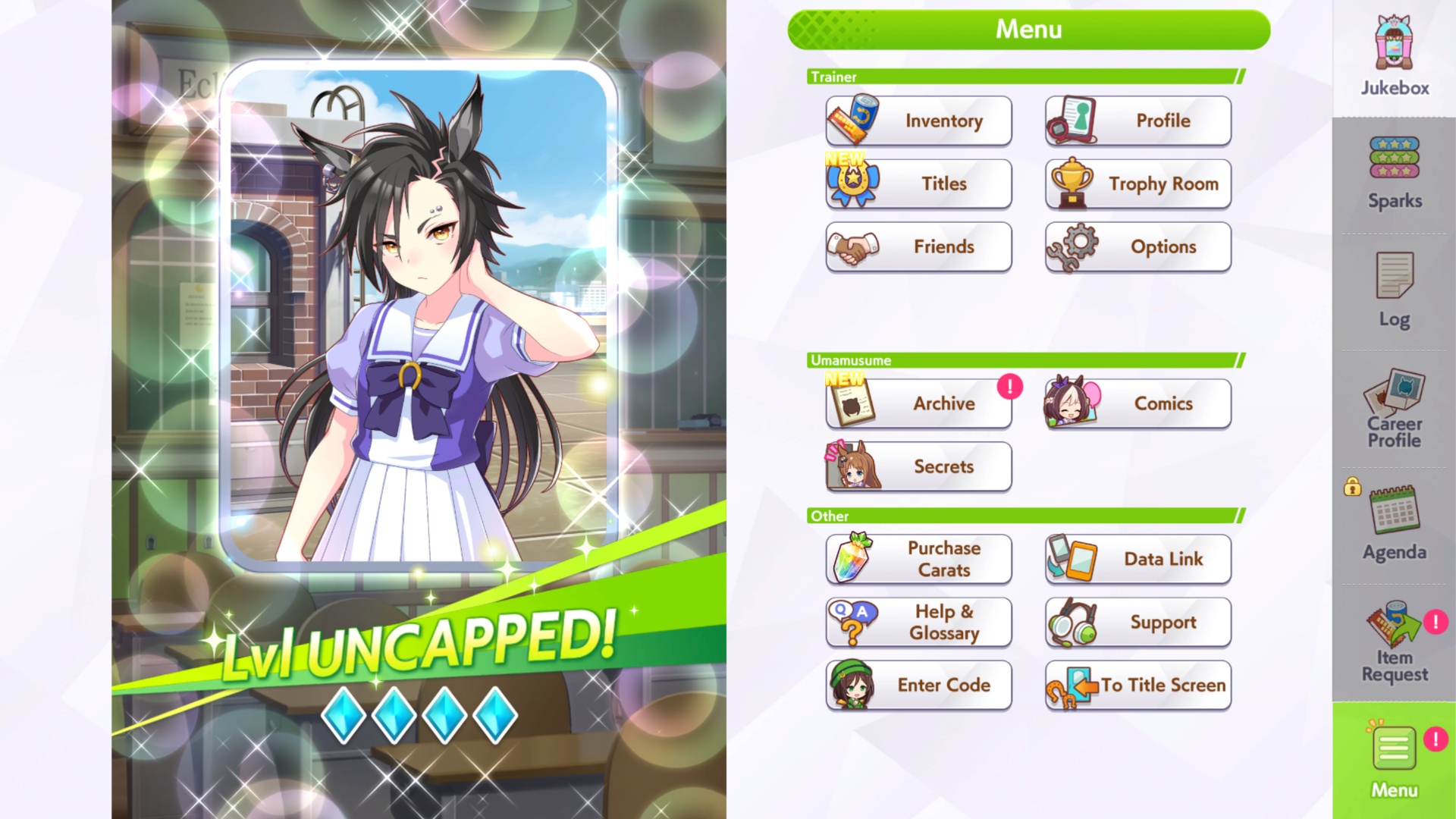Open the Item Request panel
The image size is (1456, 819).
coord(1394,643)
